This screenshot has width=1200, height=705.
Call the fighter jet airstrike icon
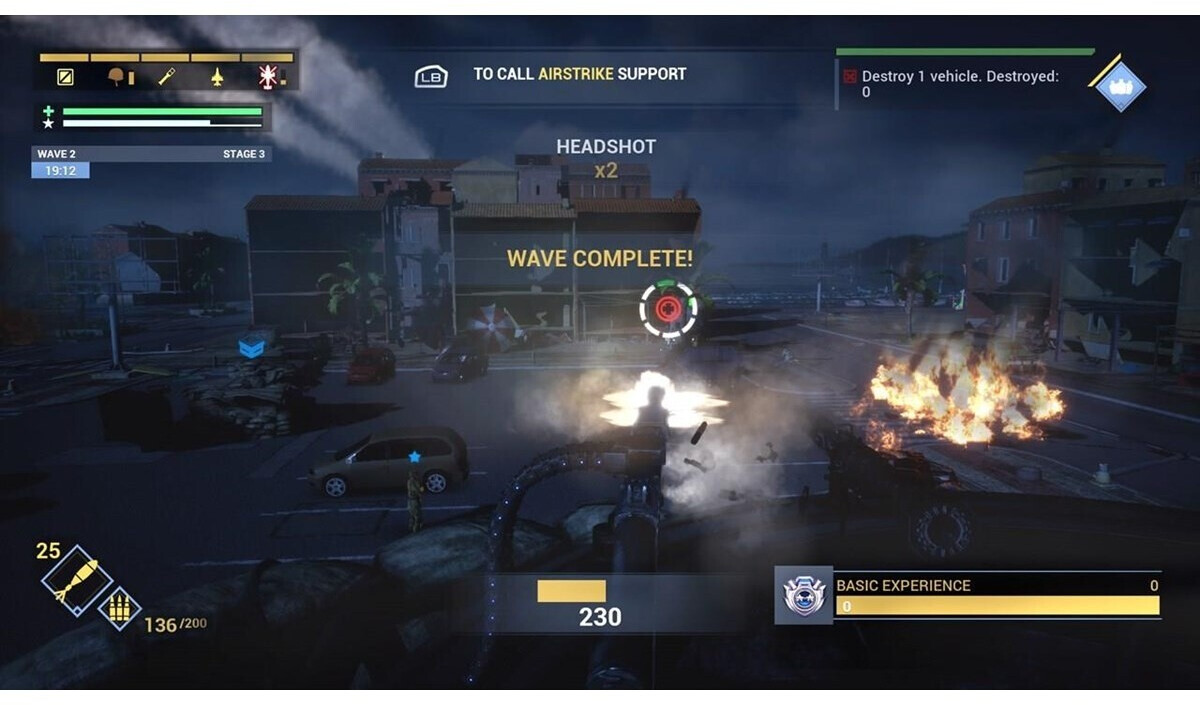(218, 76)
